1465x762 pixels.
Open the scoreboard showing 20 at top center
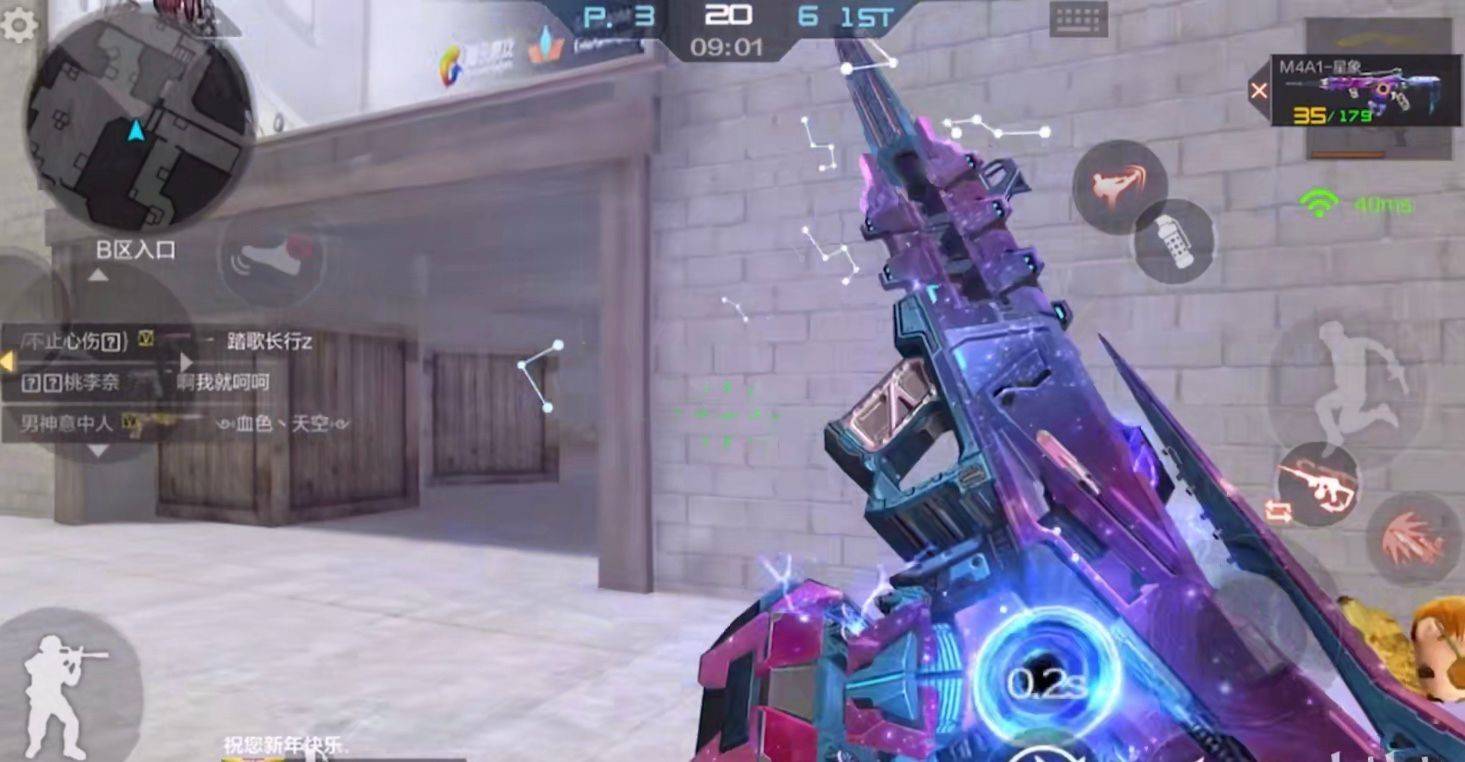pos(731,14)
